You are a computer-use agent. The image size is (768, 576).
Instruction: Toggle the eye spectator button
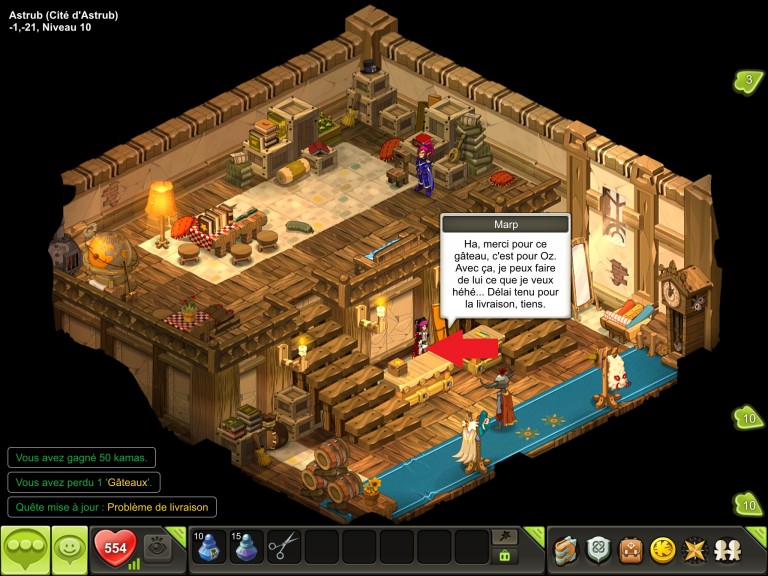click(157, 547)
